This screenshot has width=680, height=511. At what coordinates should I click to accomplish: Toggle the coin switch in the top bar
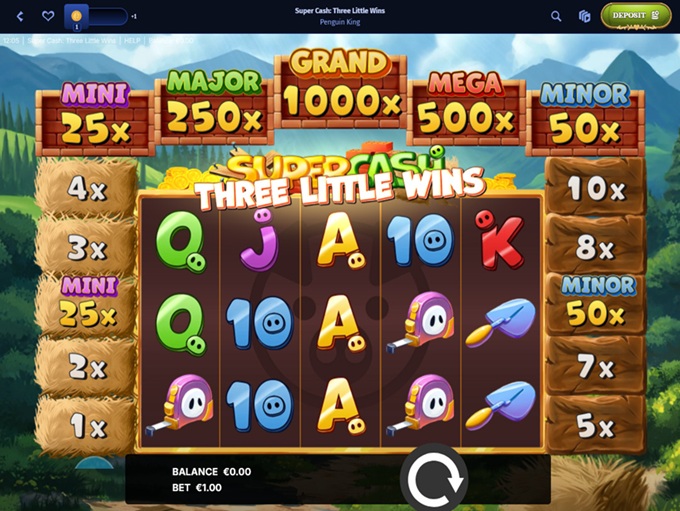(96, 16)
